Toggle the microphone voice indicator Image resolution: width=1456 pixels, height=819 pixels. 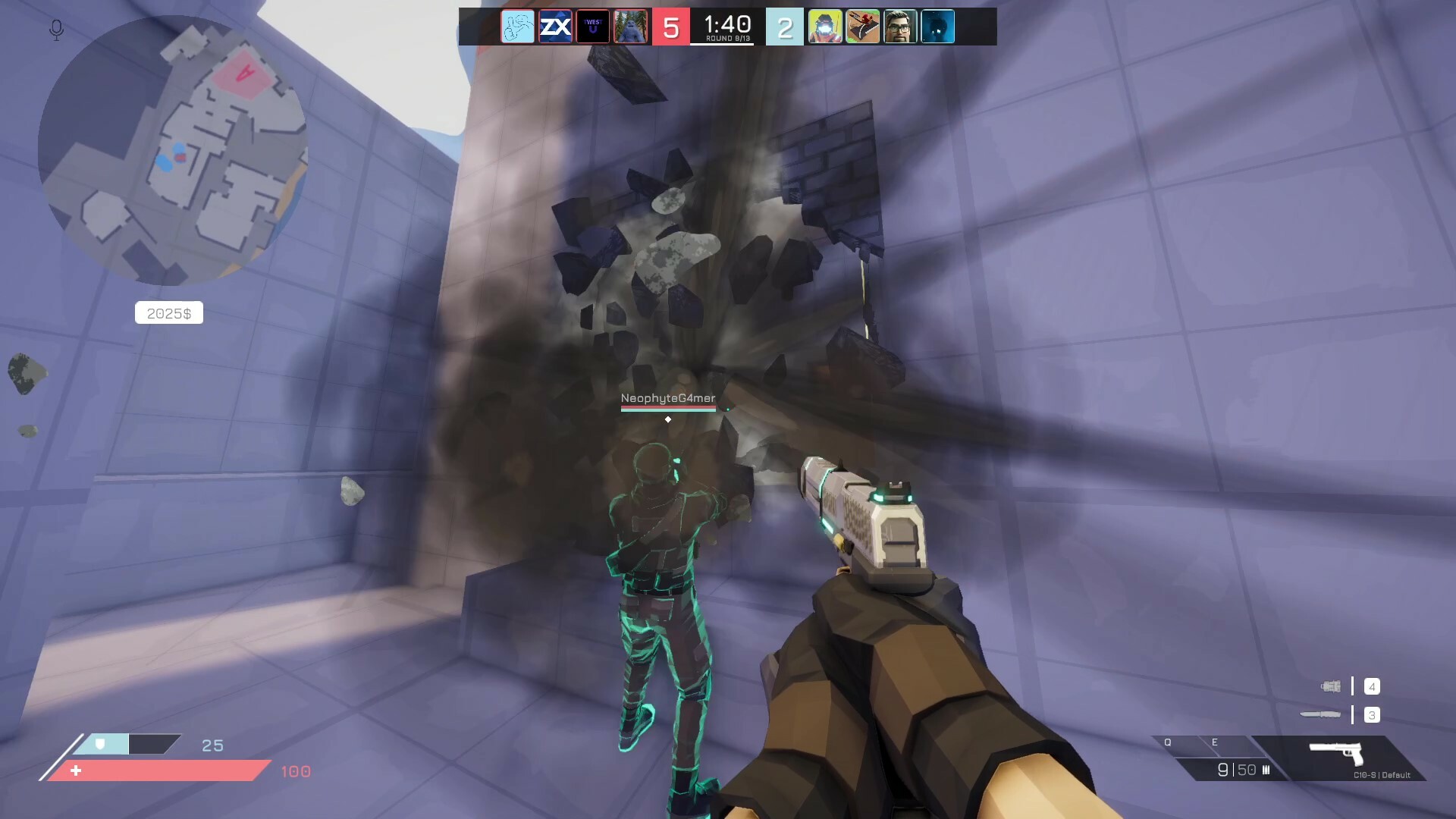pos(55,30)
